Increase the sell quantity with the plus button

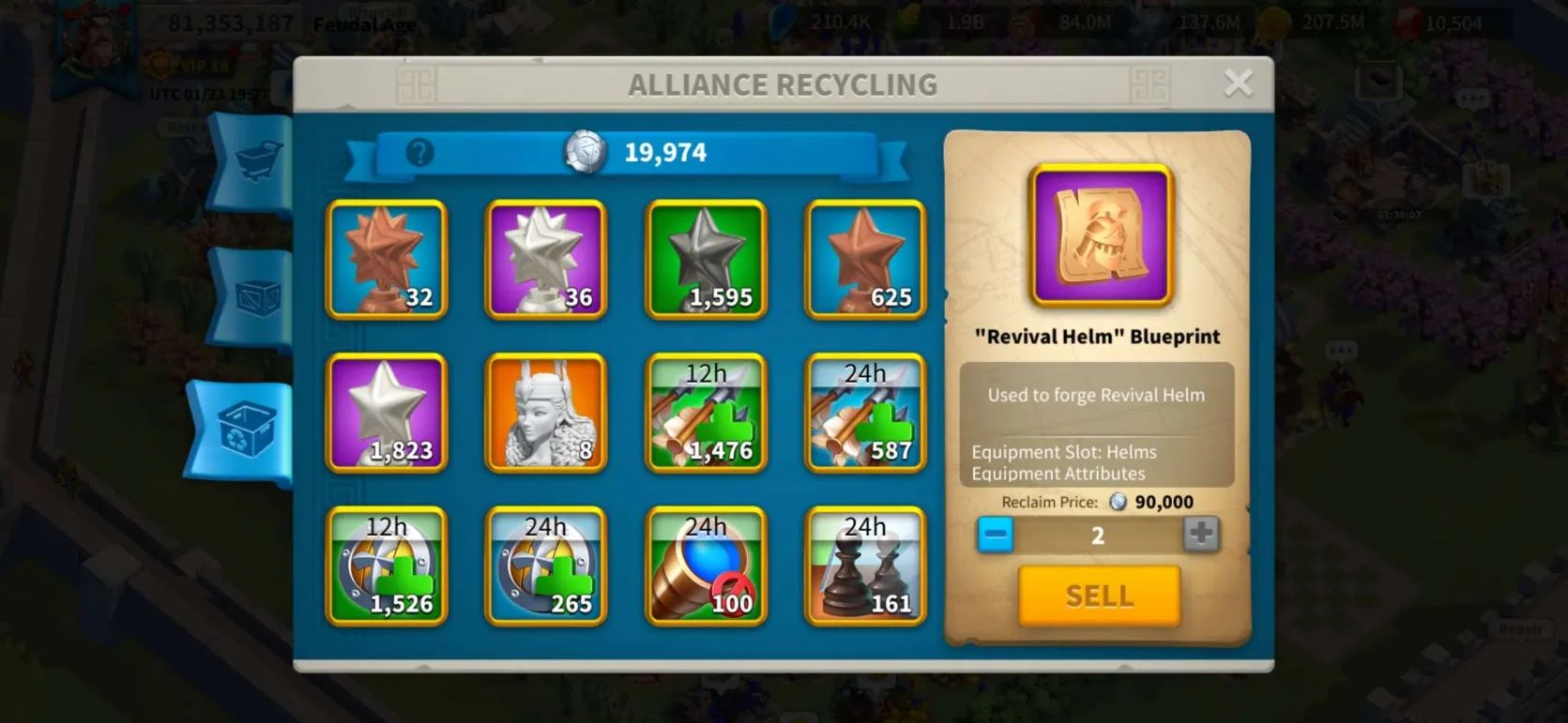point(1200,535)
